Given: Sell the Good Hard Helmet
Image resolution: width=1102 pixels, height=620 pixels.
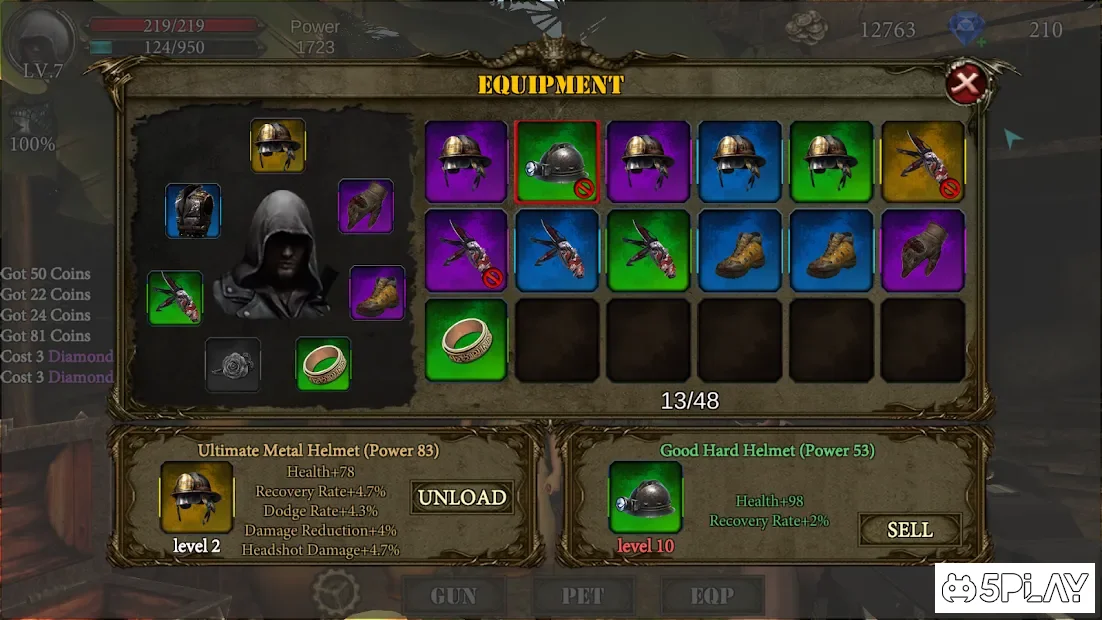Looking at the screenshot, I should tap(909, 530).
